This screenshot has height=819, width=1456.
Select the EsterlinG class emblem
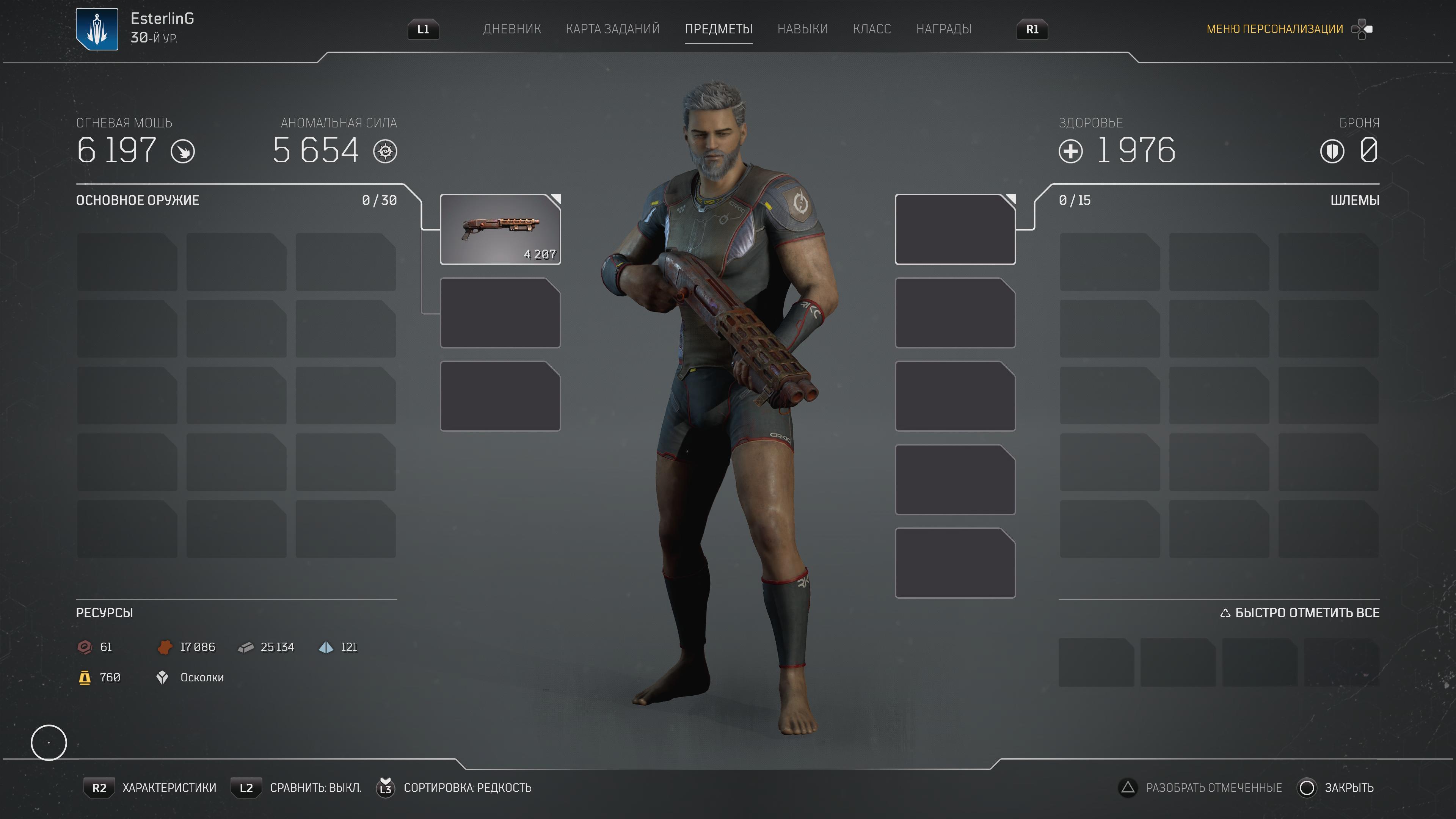coord(97,29)
